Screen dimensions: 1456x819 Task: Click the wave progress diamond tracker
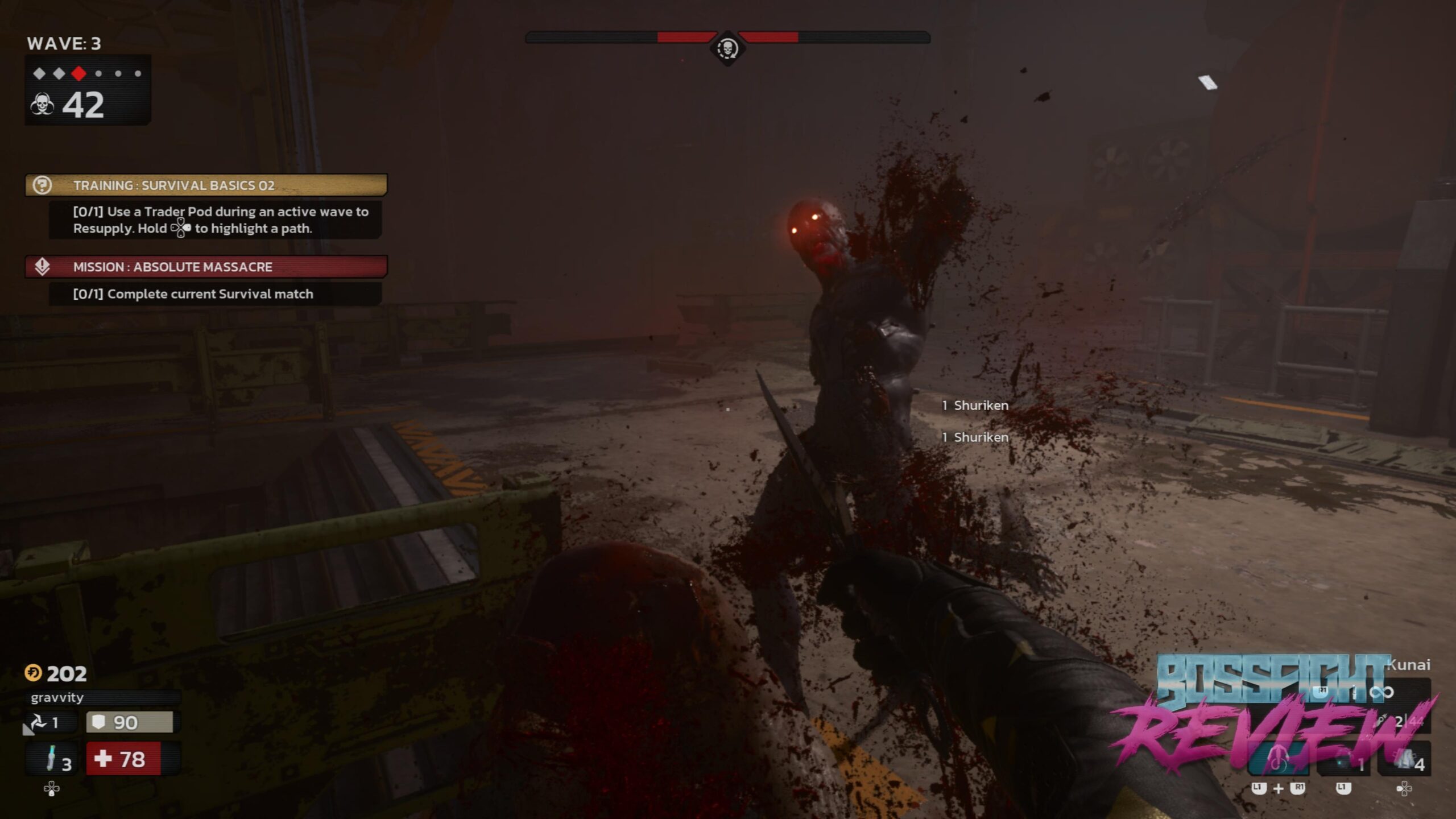88,73
